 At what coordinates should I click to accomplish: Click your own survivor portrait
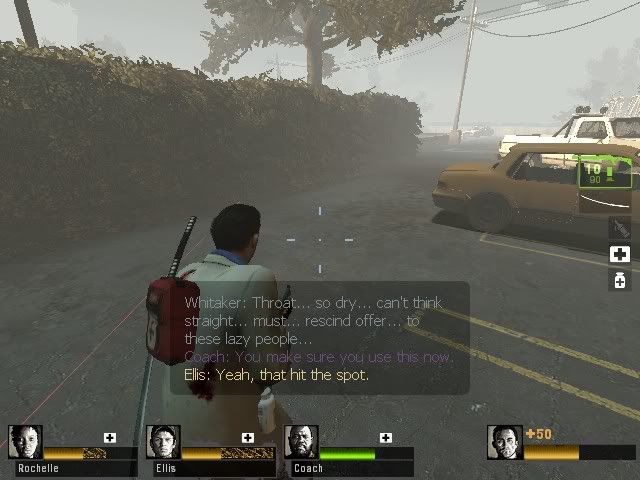505,442
